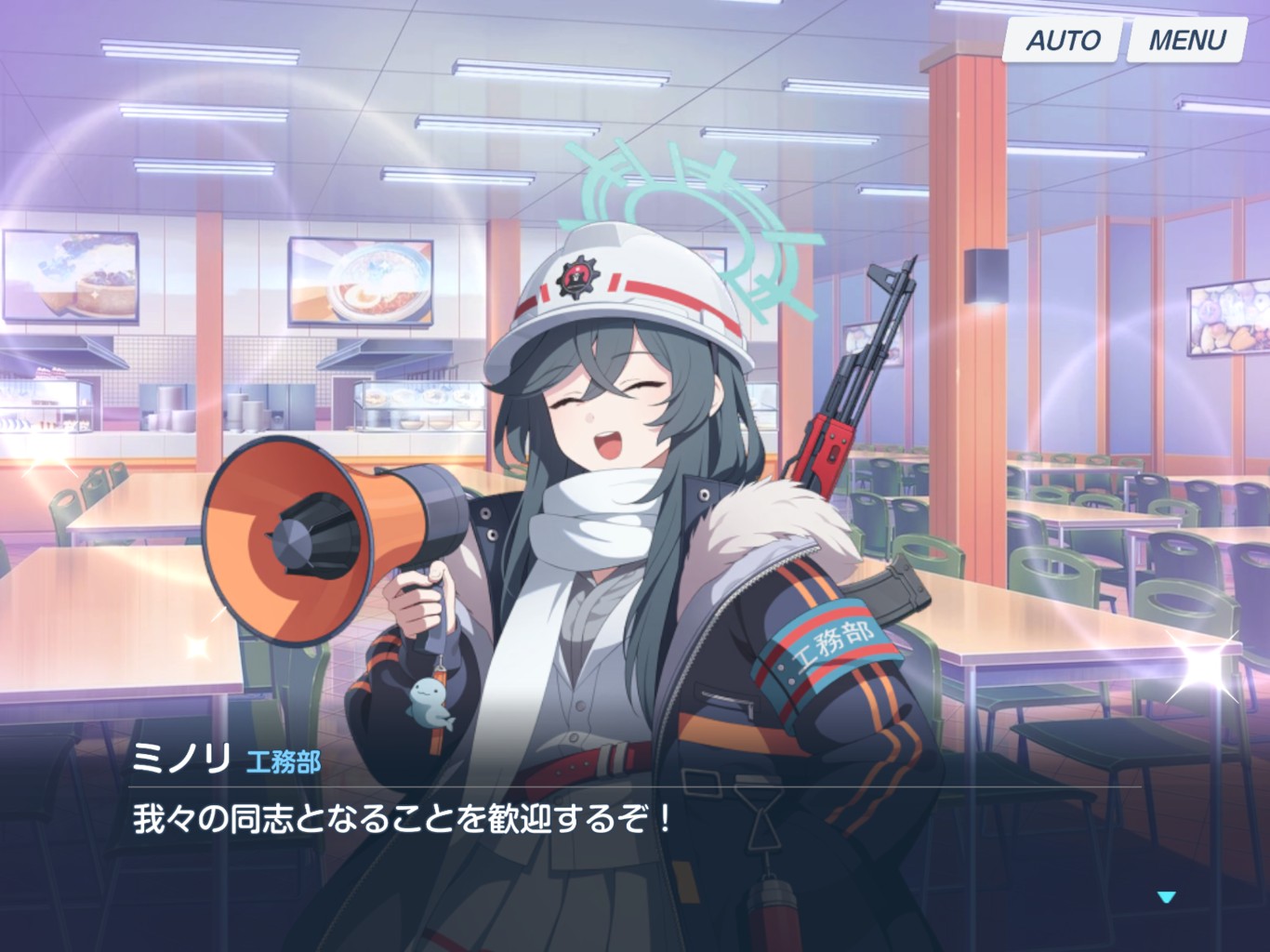Toggle AUTO dialogue playback
This screenshot has height=952, width=1270.
1062,41
